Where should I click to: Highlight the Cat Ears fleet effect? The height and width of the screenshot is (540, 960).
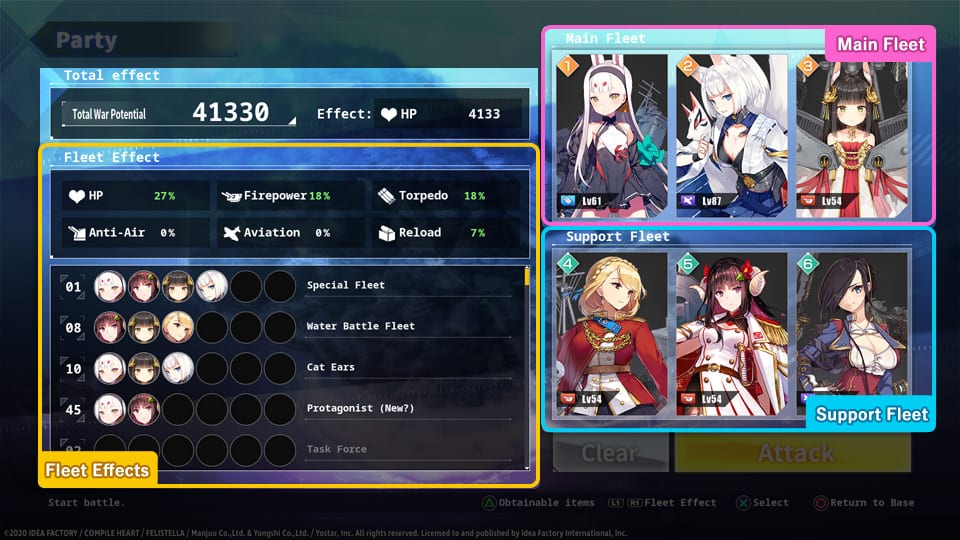(x=290, y=368)
